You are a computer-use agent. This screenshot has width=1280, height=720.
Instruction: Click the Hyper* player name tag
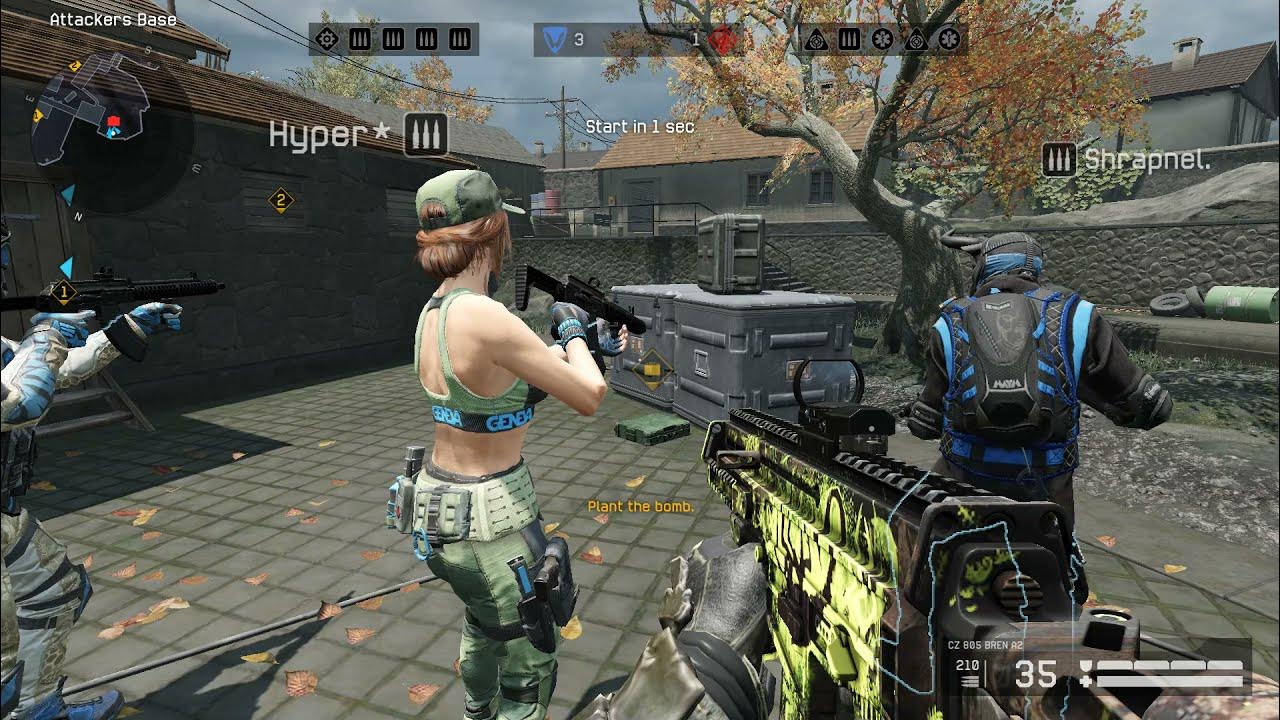328,135
